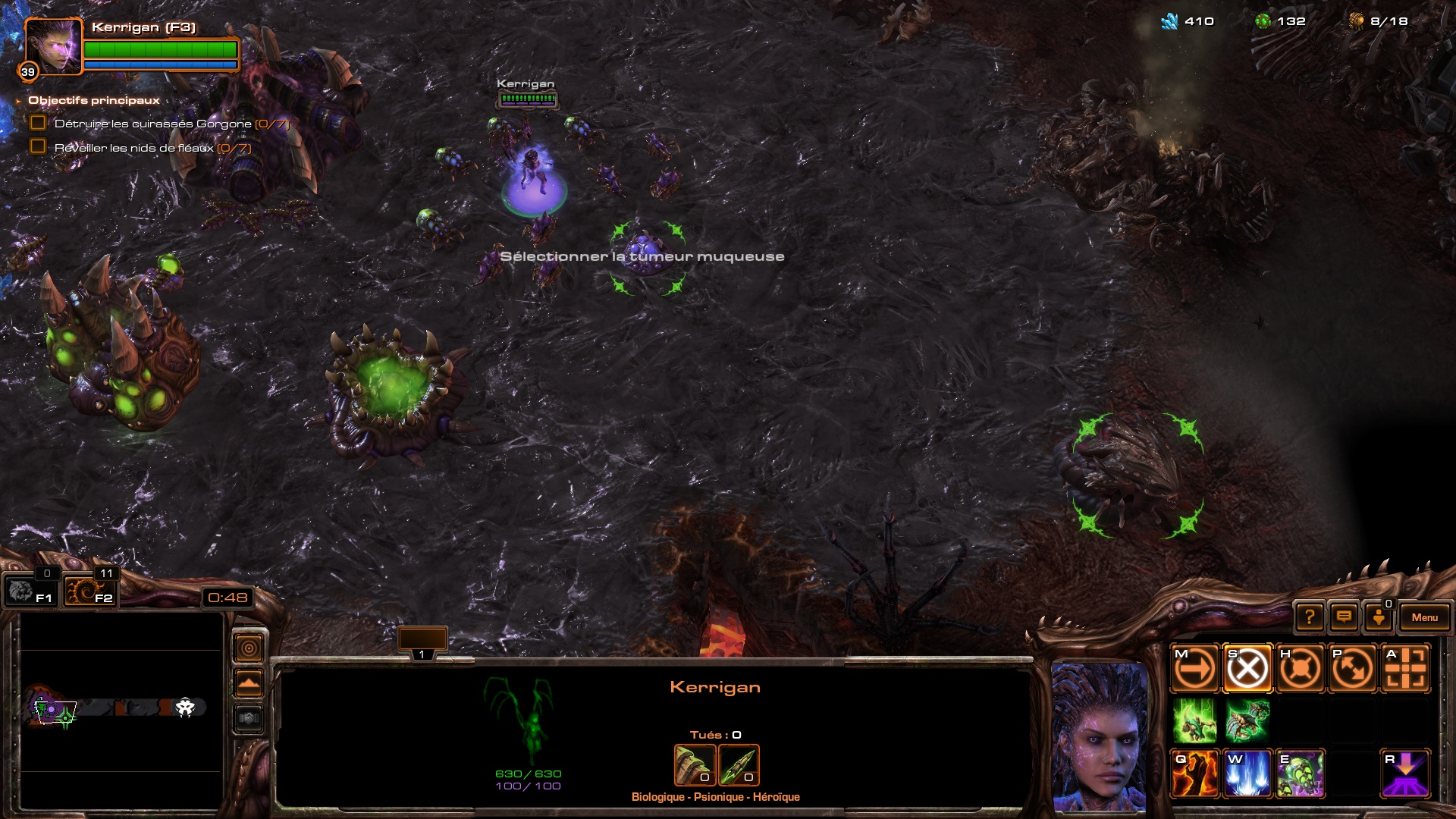
Task: Open the game Menu
Action: pos(1424,617)
